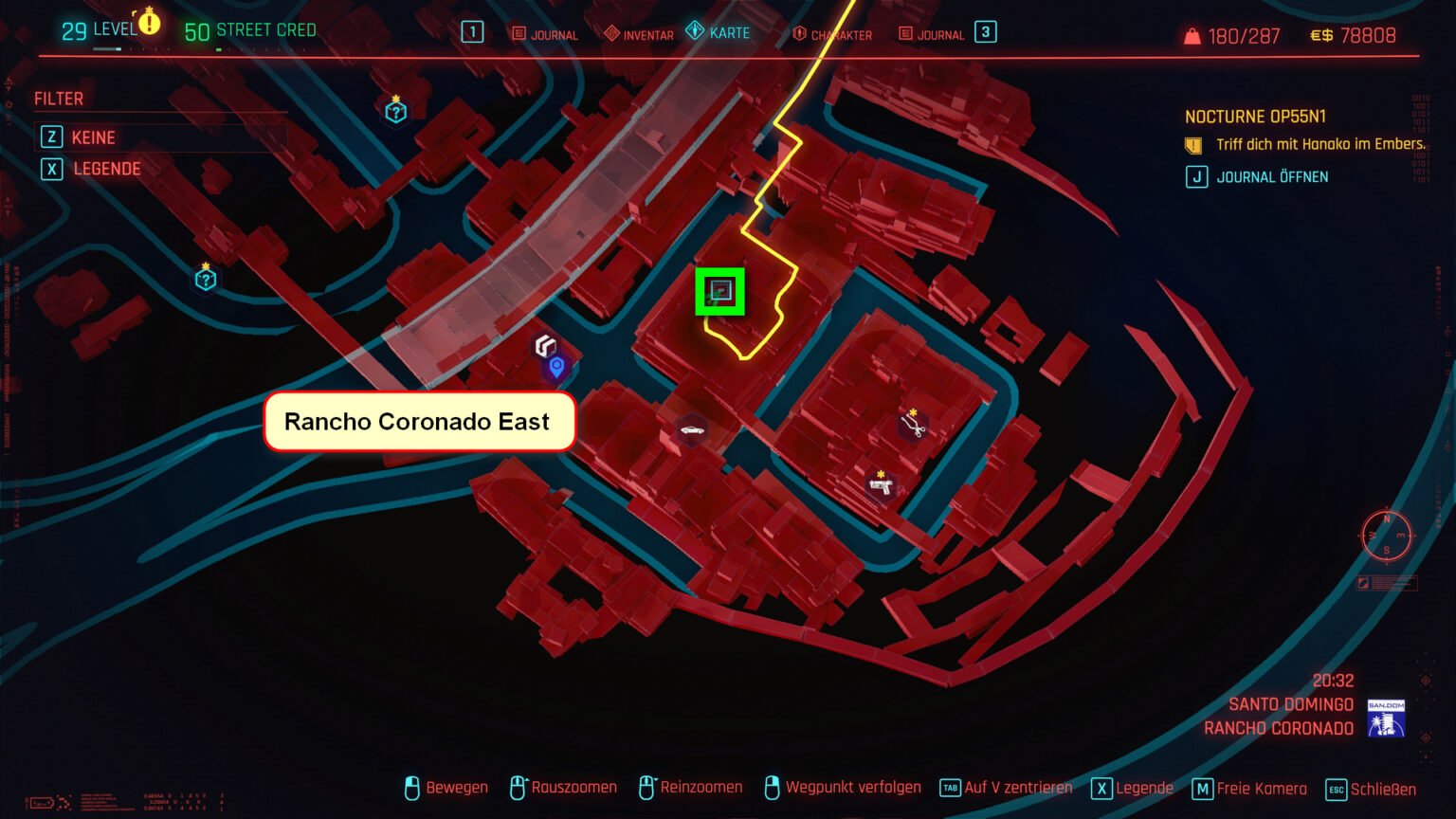Open the Filter section

tap(58, 98)
